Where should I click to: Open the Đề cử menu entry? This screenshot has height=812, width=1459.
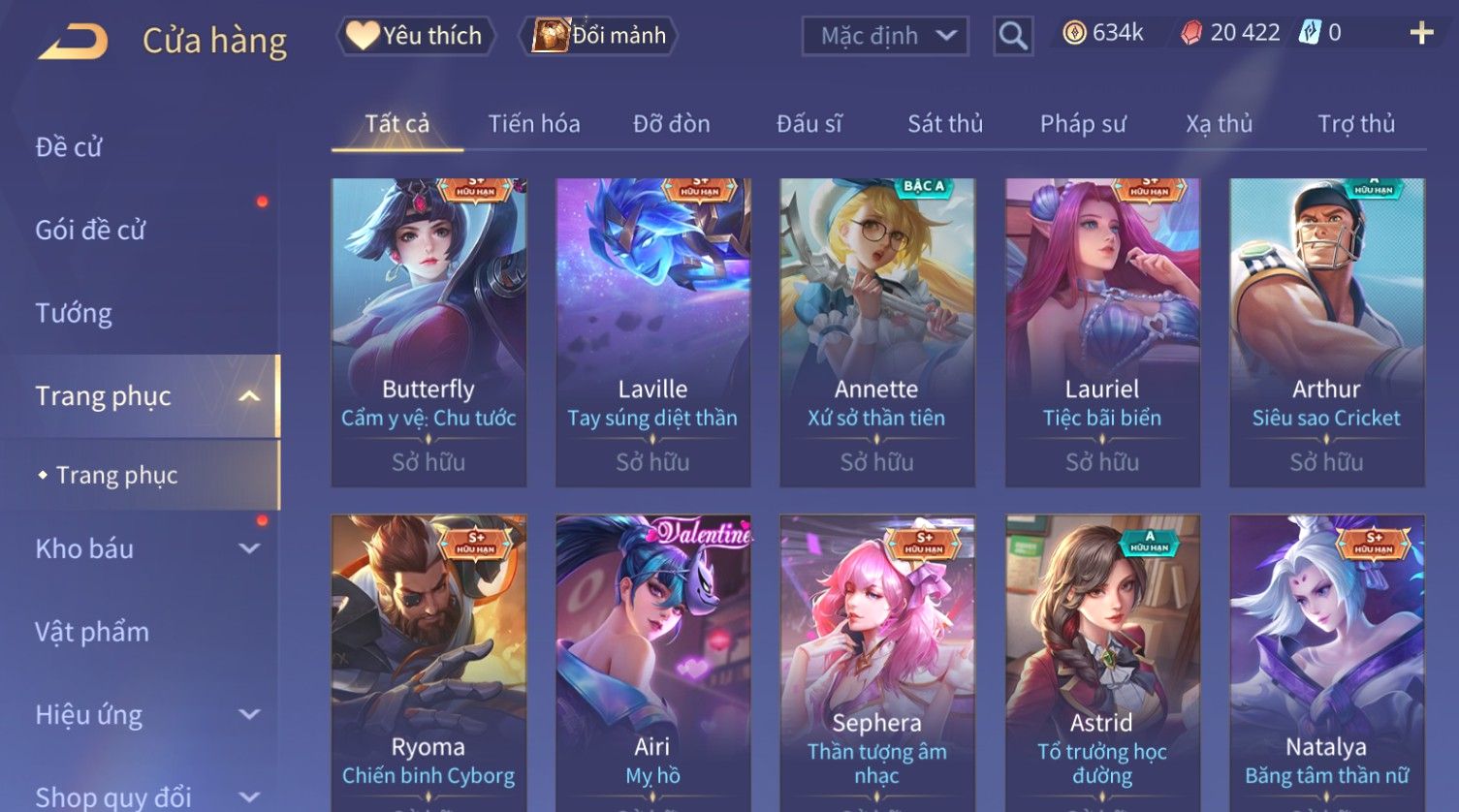coord(69,147)
